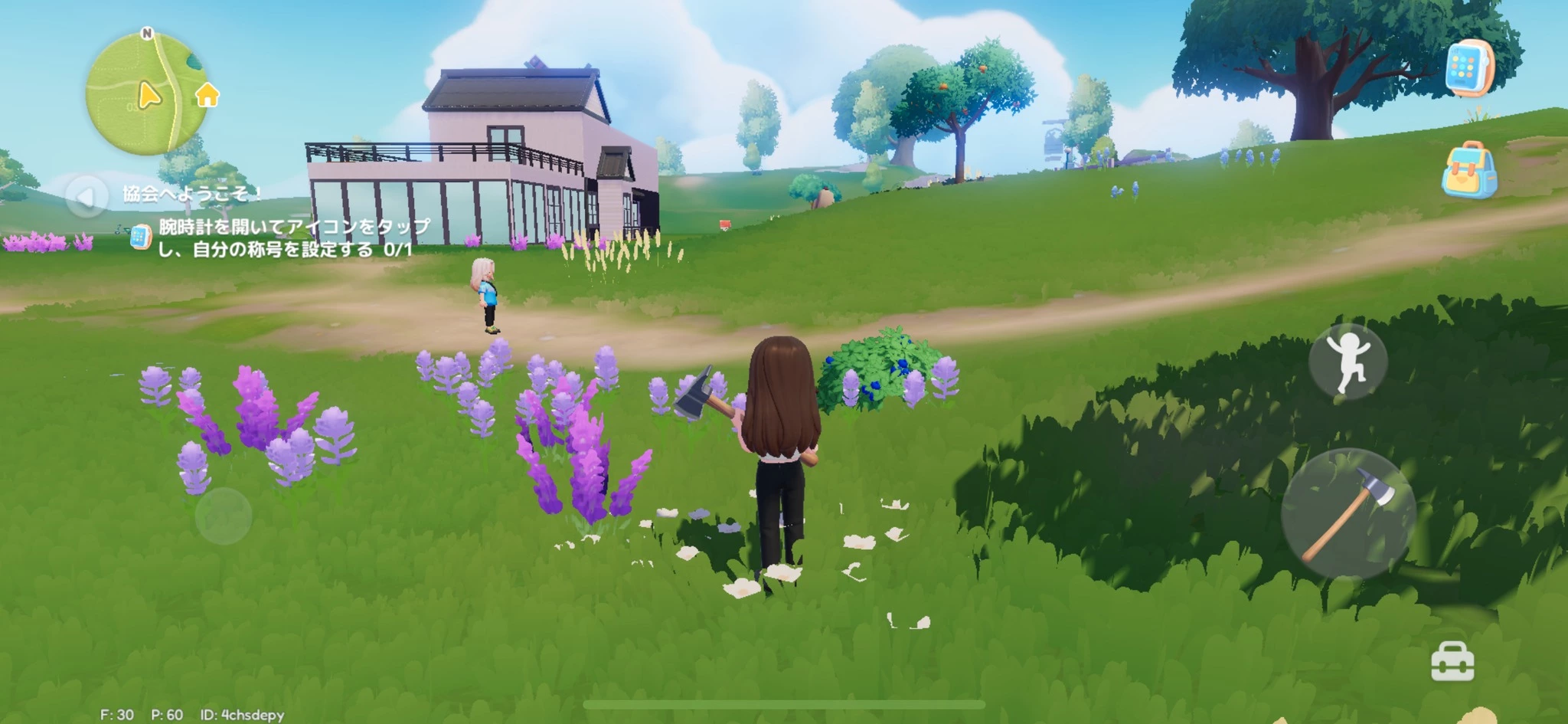Open the backpack inventory
1568x724 pixels.
point(1468,170)
